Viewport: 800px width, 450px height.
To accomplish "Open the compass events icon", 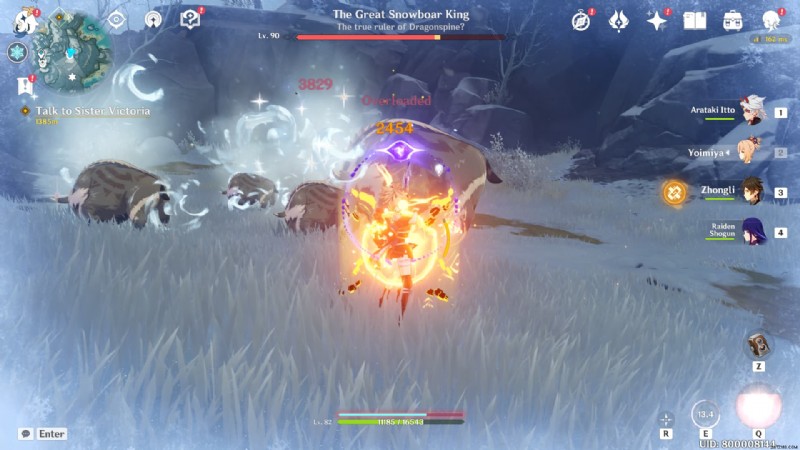I will pyautogui.click(x=581, y=20).
